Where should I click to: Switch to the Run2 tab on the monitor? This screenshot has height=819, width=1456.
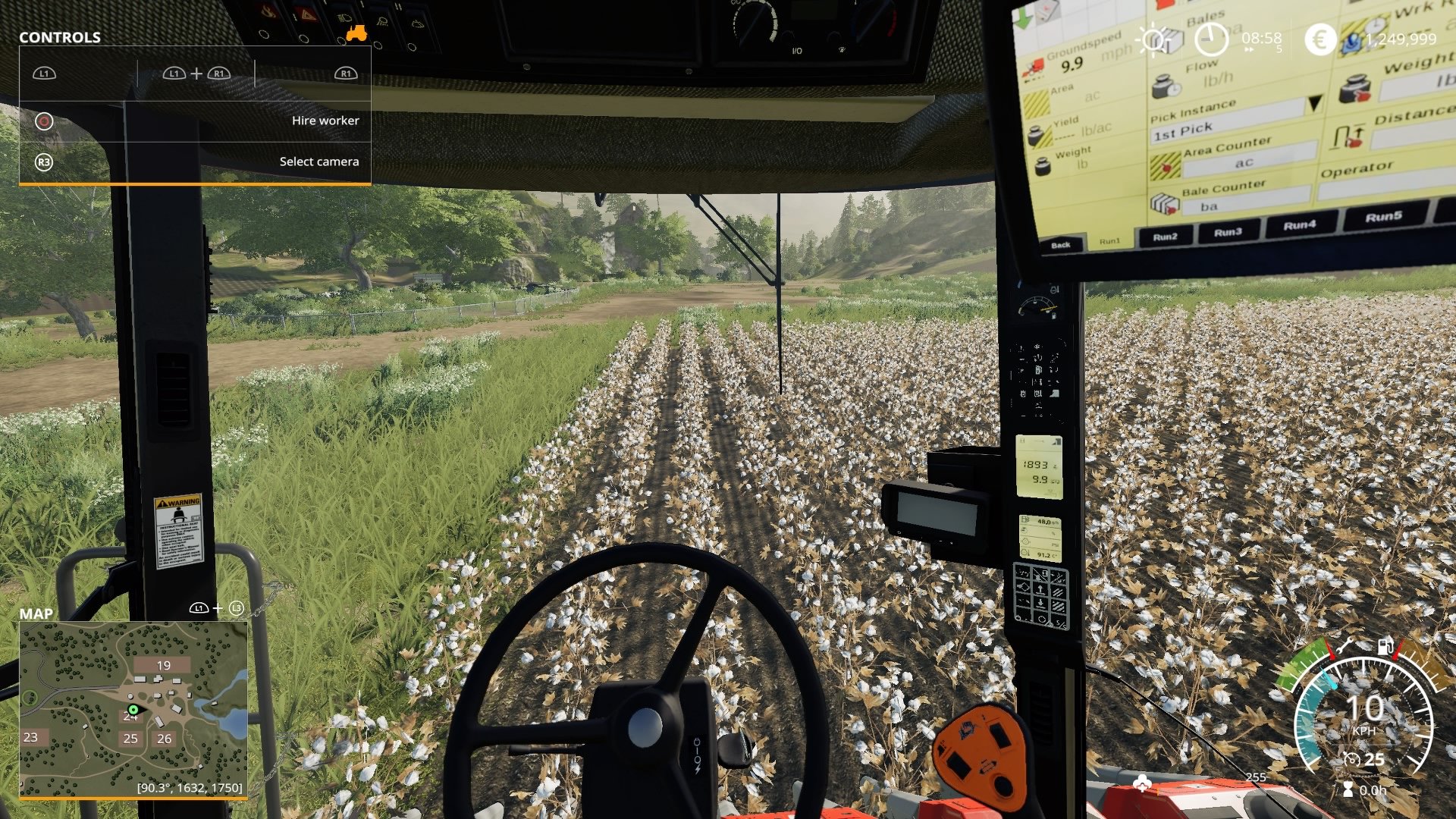pos(1166,237)
